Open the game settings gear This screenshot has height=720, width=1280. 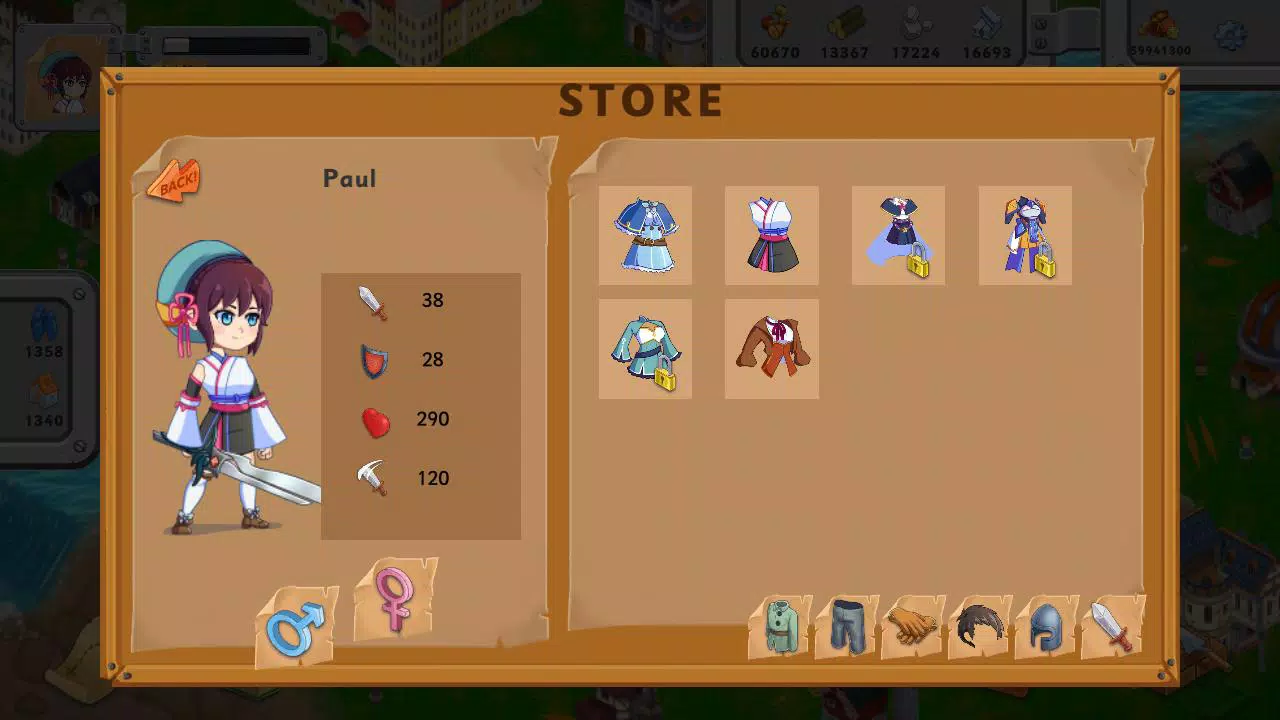tap(1230, 33)
